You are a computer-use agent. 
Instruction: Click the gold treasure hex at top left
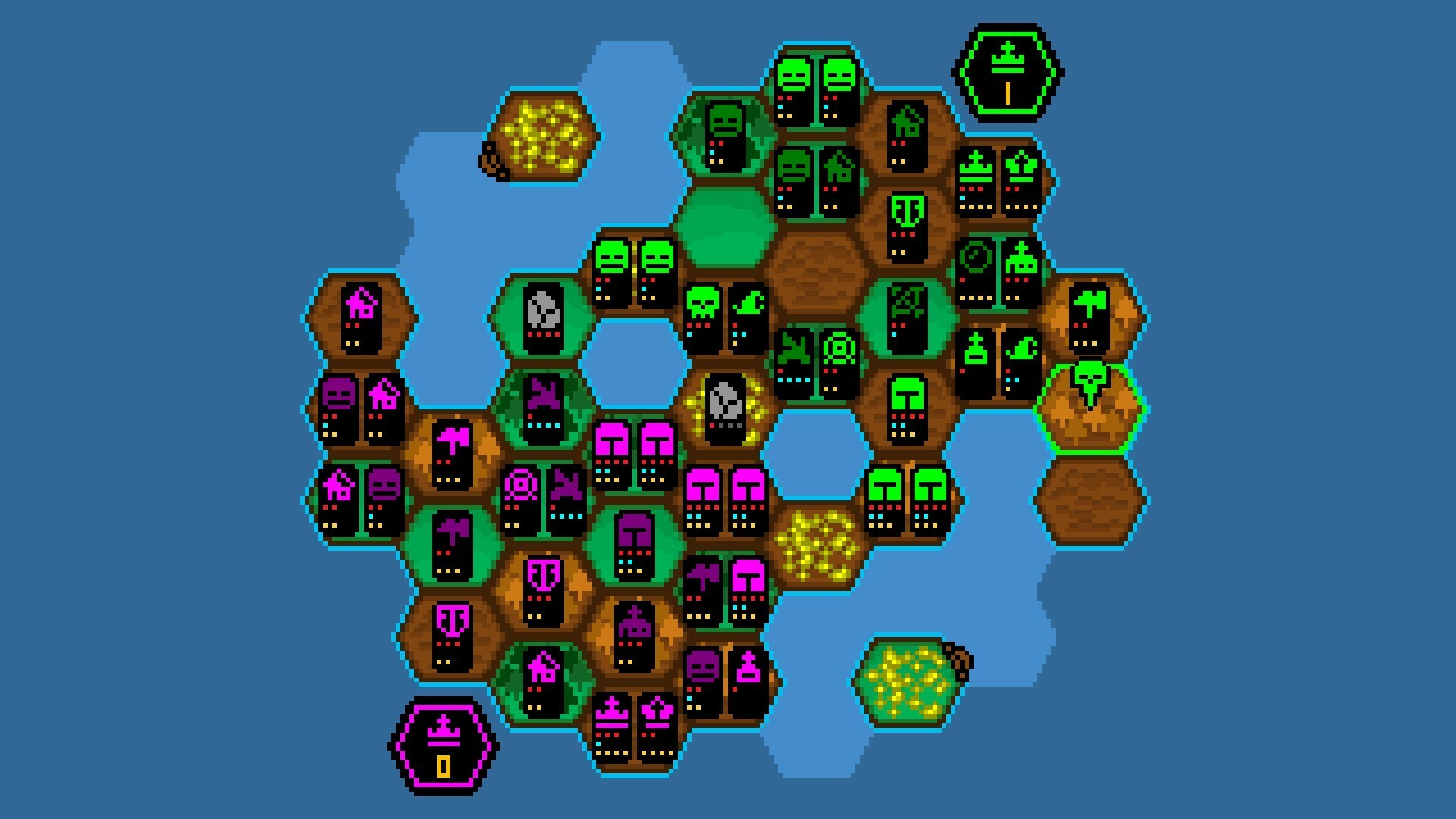coord(546,136)
